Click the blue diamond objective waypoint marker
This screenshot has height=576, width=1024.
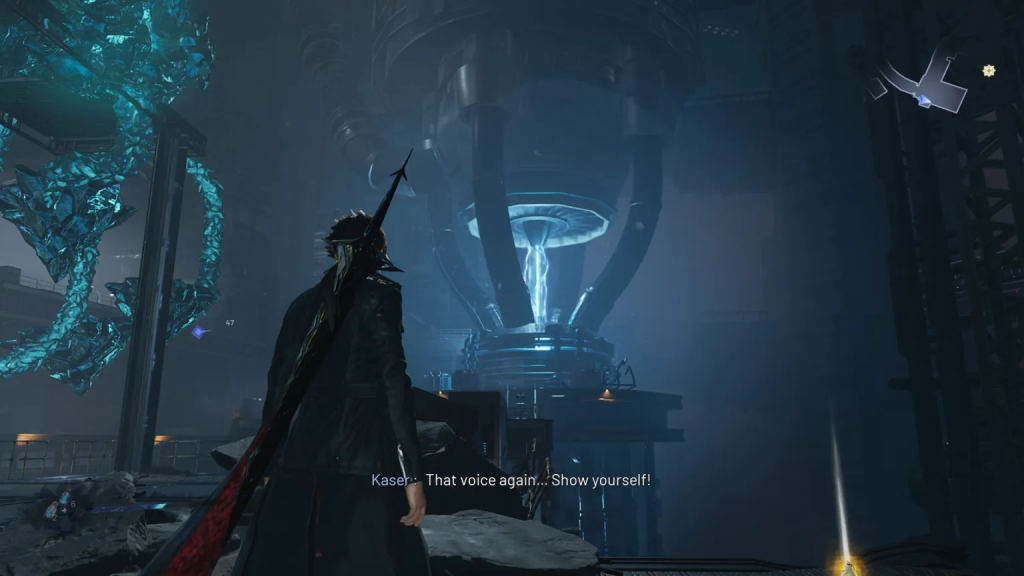tap(200, 331)
